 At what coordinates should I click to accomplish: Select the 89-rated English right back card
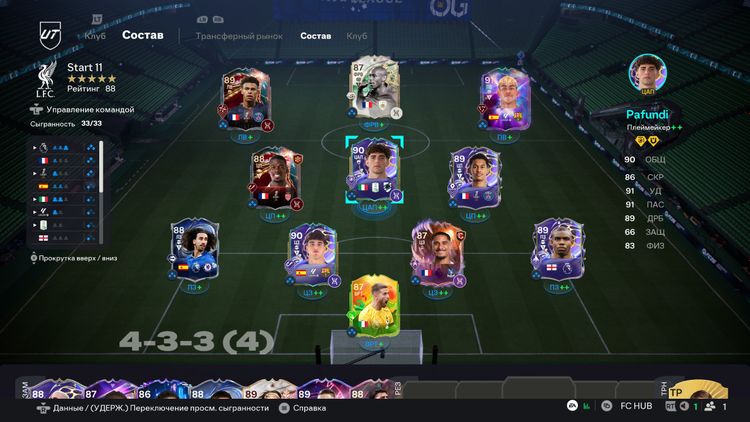pyautogui.click(x=557, y=251)
